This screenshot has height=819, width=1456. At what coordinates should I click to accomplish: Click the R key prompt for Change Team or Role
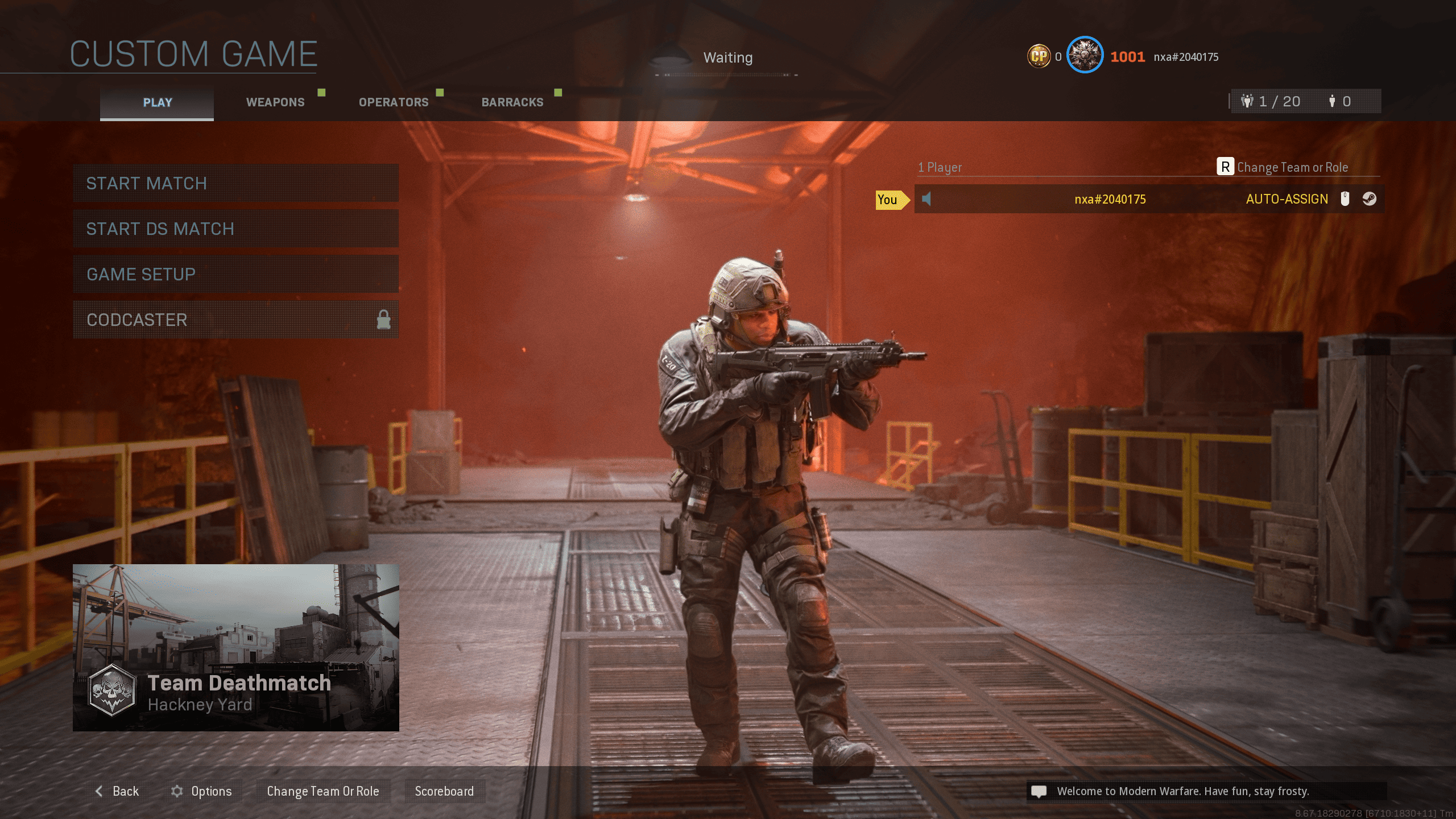point(1226,167)
